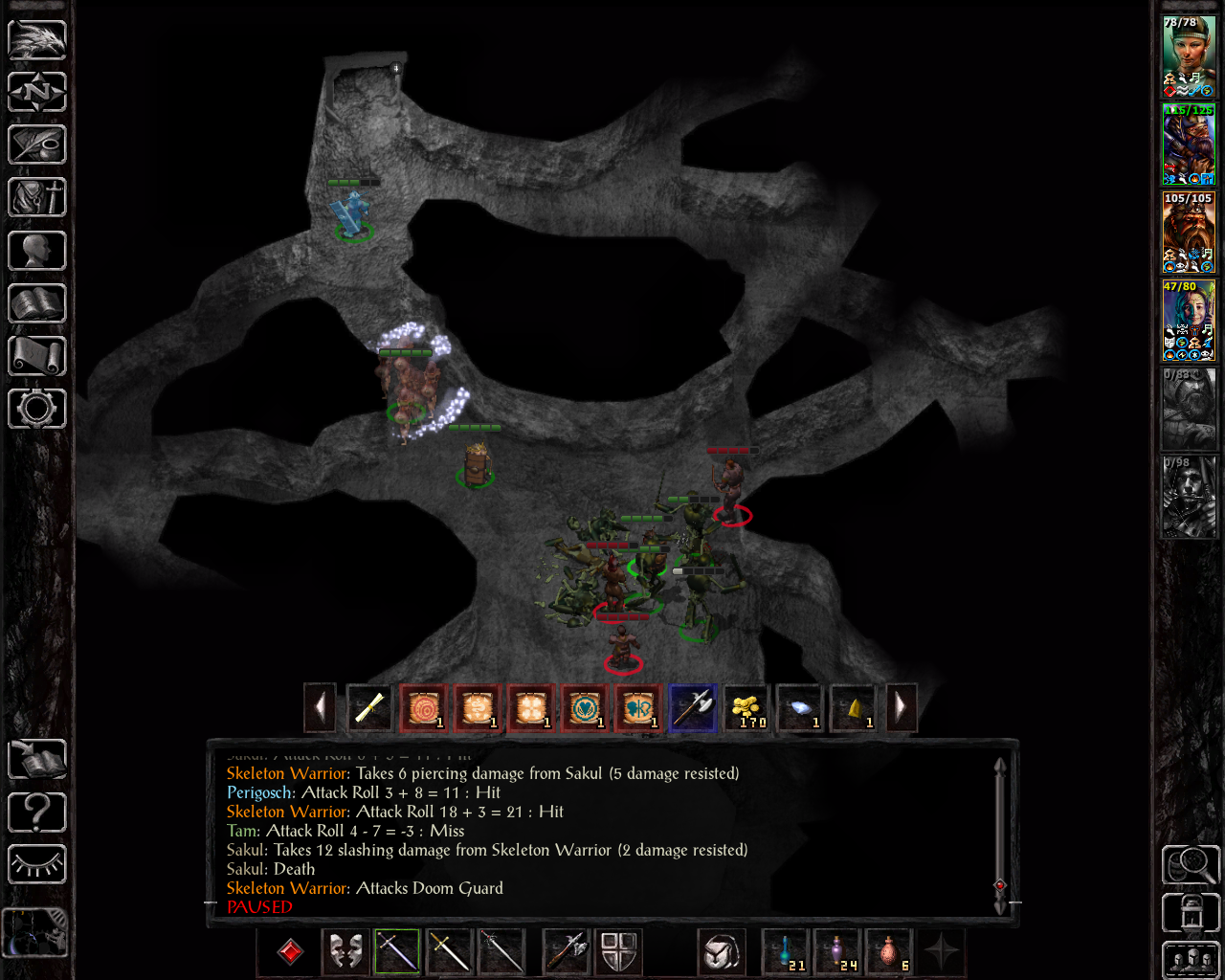Page the item bar right with the arrow

[901, 708]
